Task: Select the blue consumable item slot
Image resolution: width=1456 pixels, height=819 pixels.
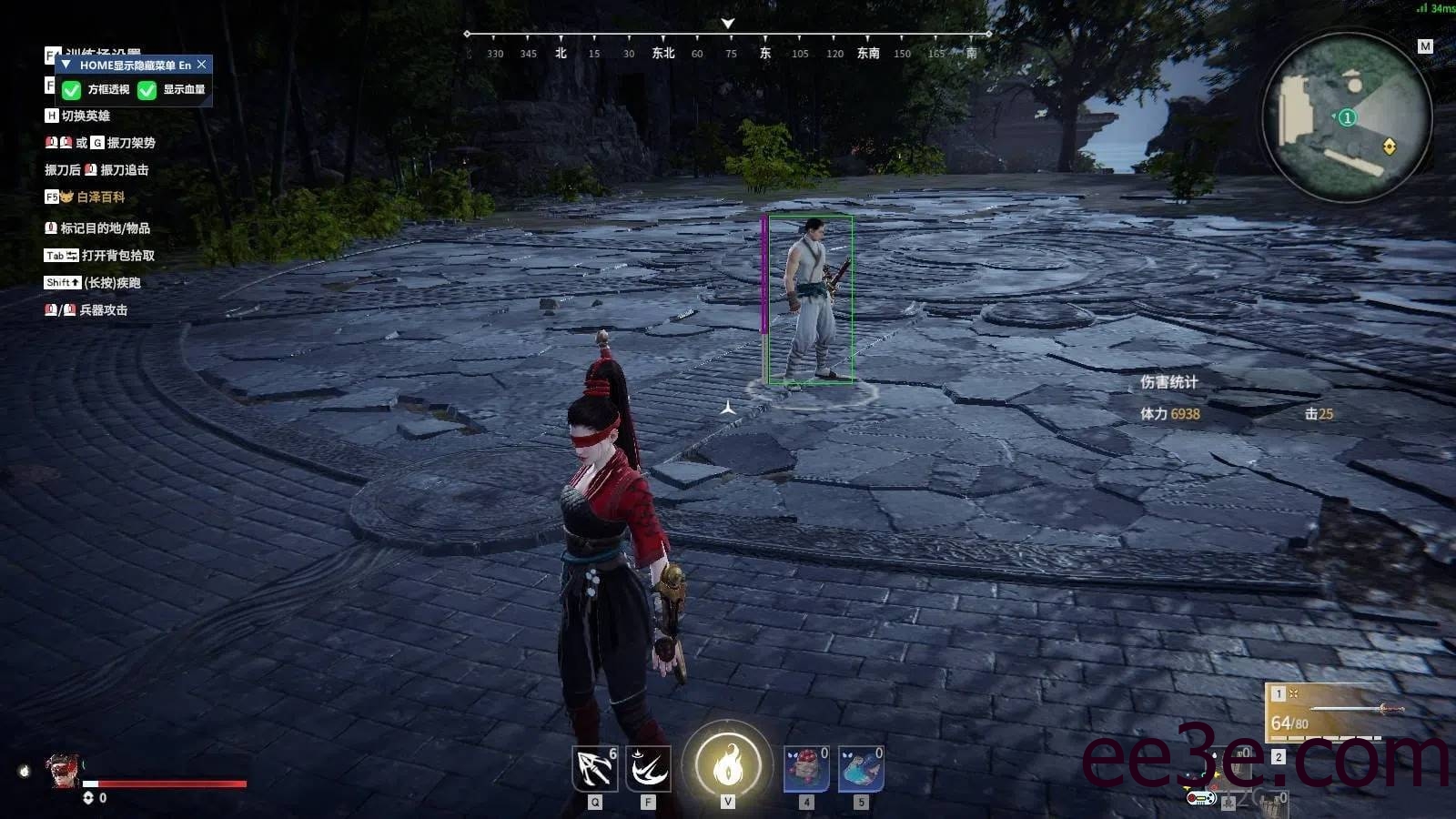Action: (860, 769)
